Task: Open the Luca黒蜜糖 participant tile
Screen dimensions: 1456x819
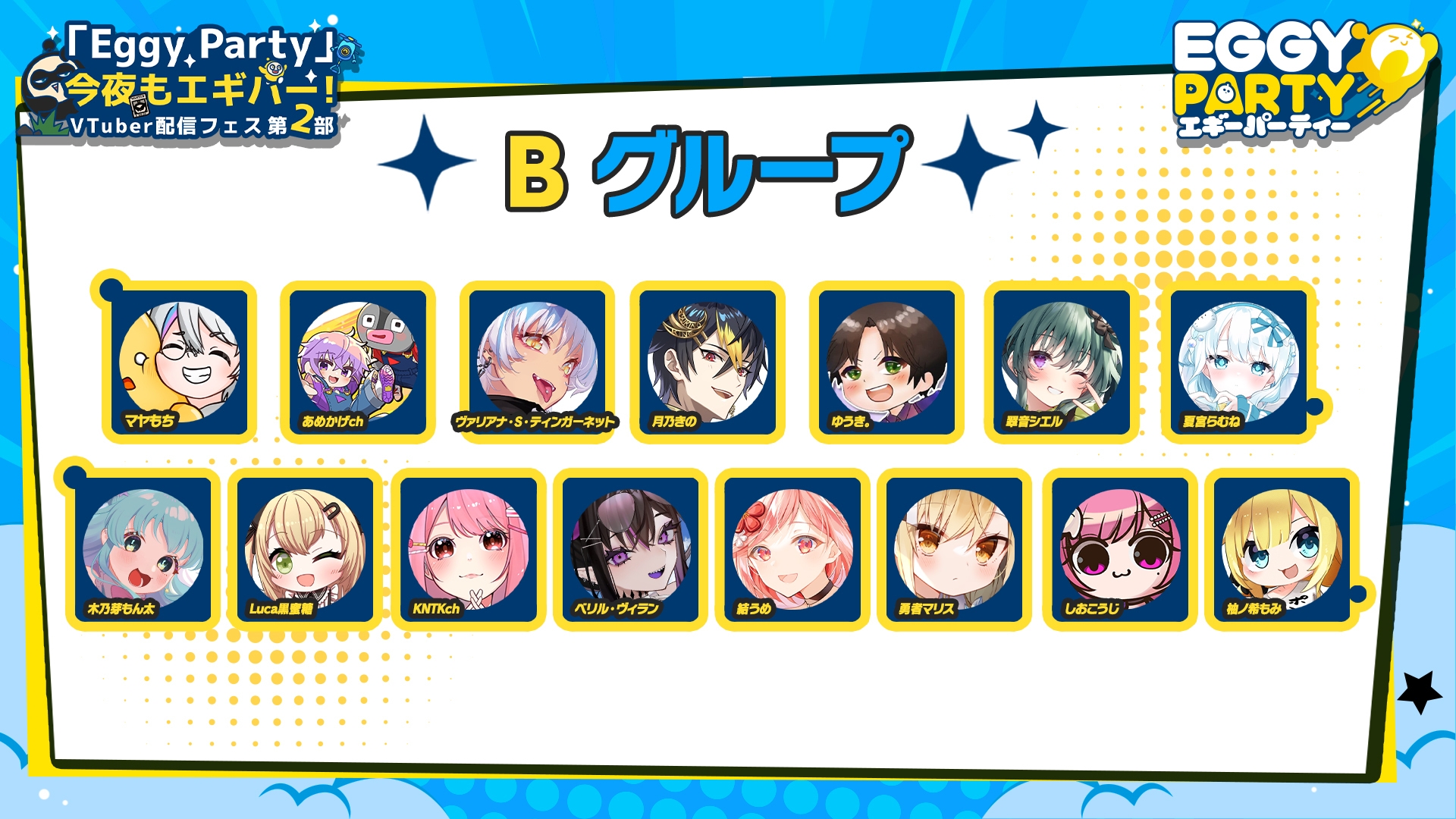Action: coord(305,549)
